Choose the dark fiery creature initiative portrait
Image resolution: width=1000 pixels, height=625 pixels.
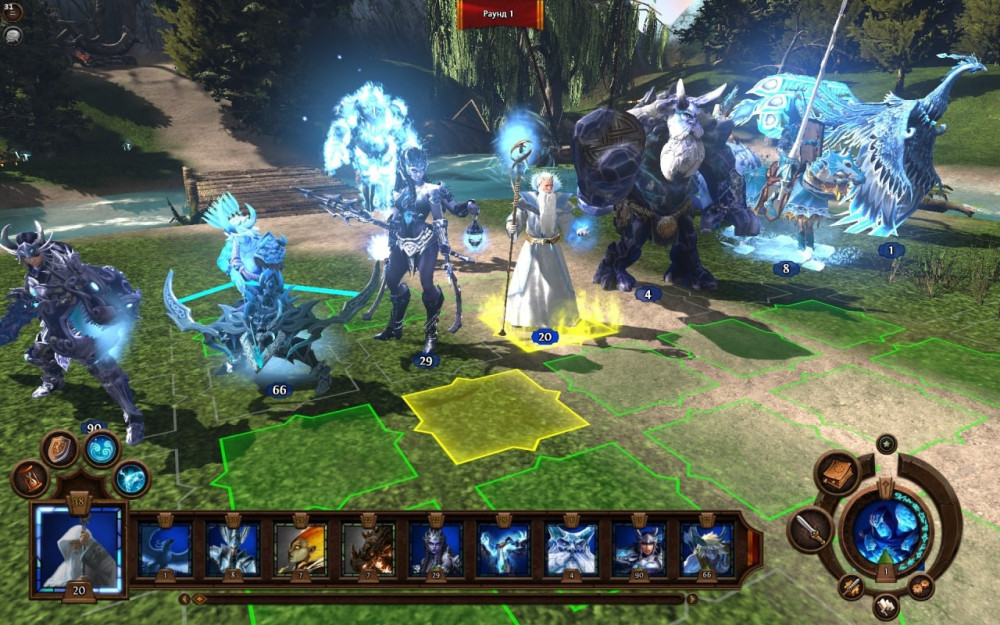coord(368,549)
